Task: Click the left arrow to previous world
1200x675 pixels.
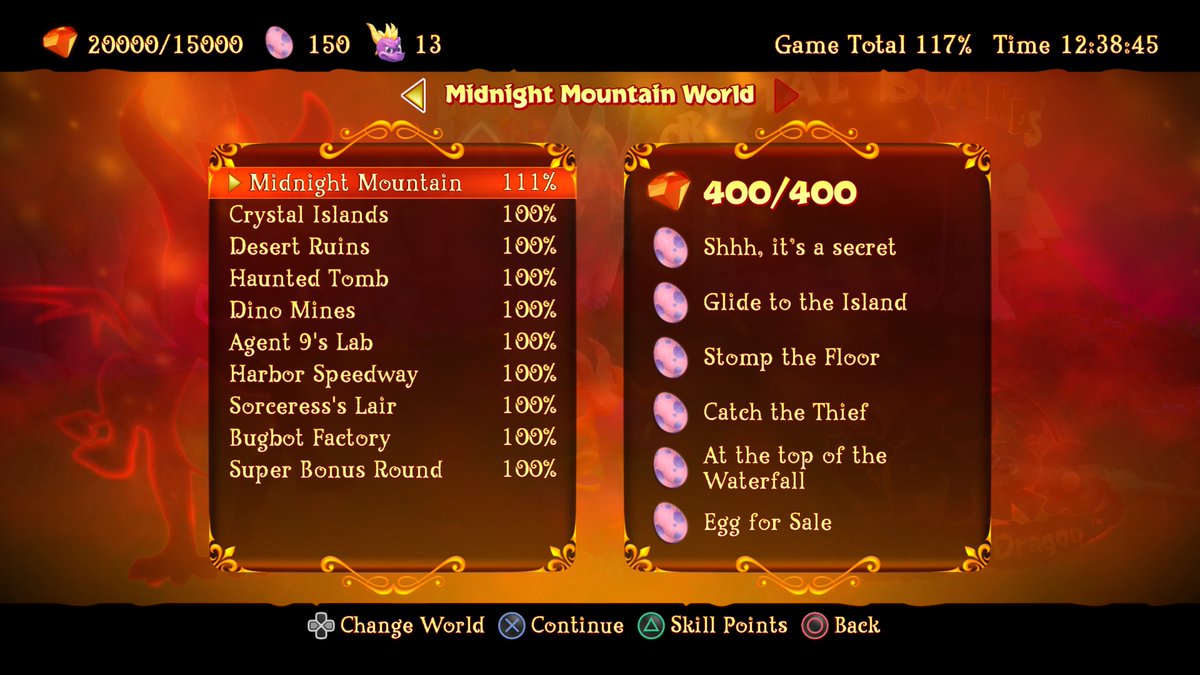Action: pyautogui.click(x=414, y=96)
